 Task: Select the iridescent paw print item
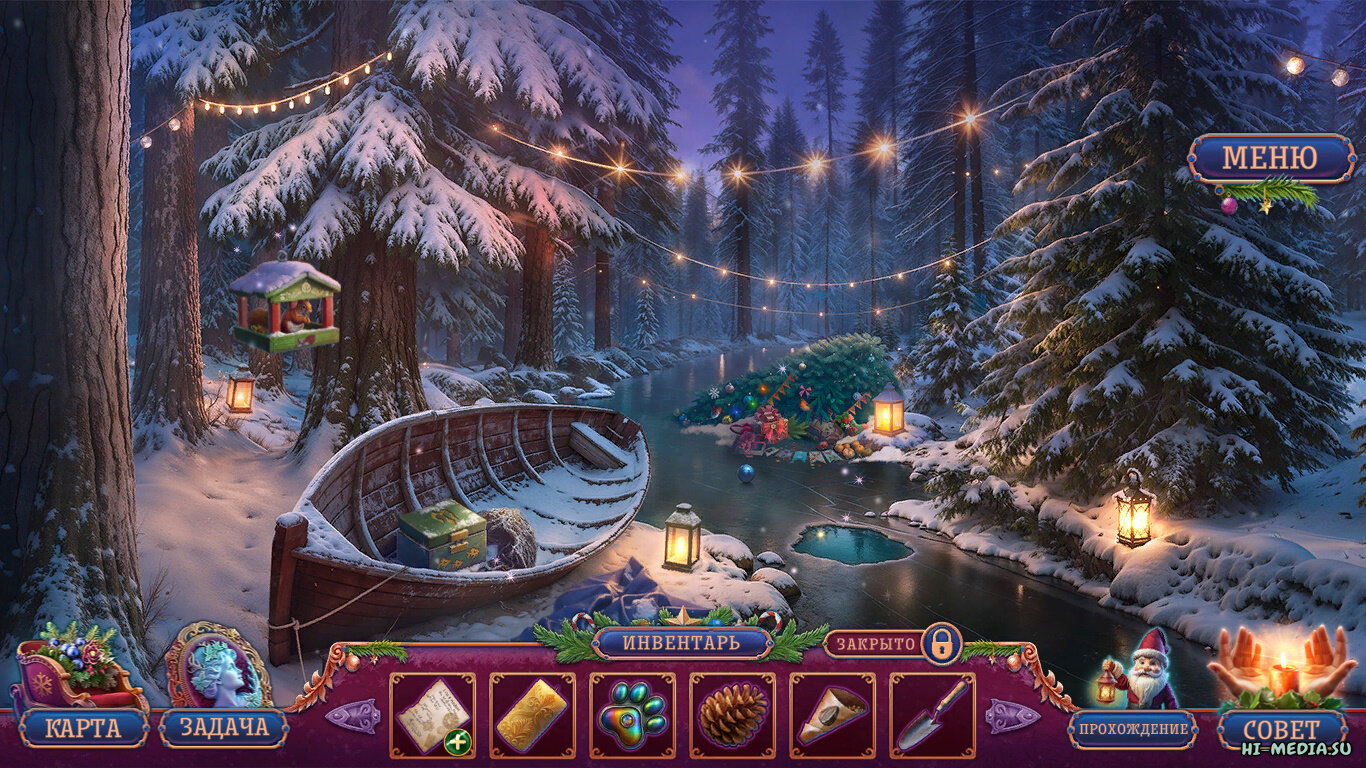click(632, 714)
